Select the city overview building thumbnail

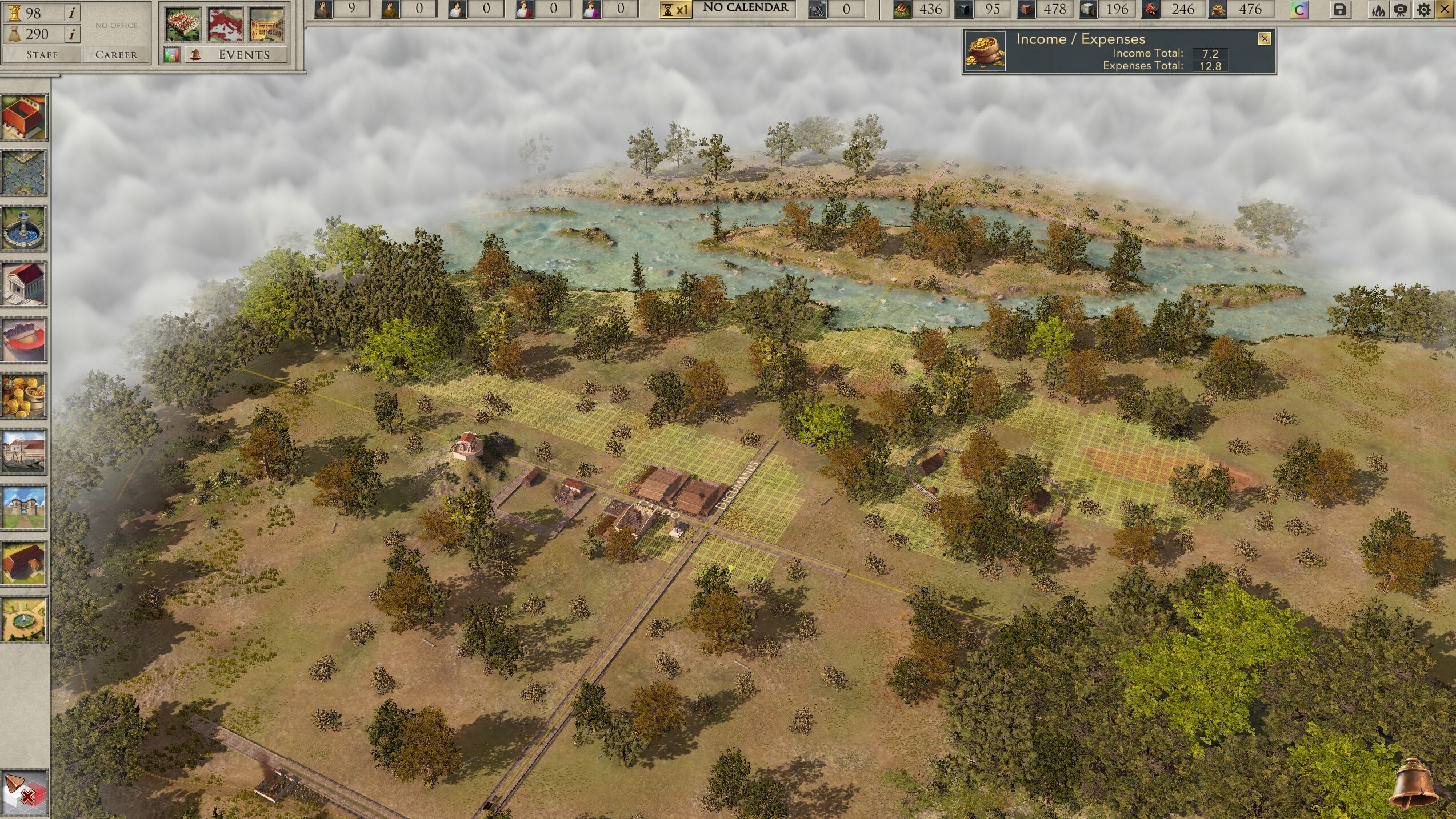(183, 25)
